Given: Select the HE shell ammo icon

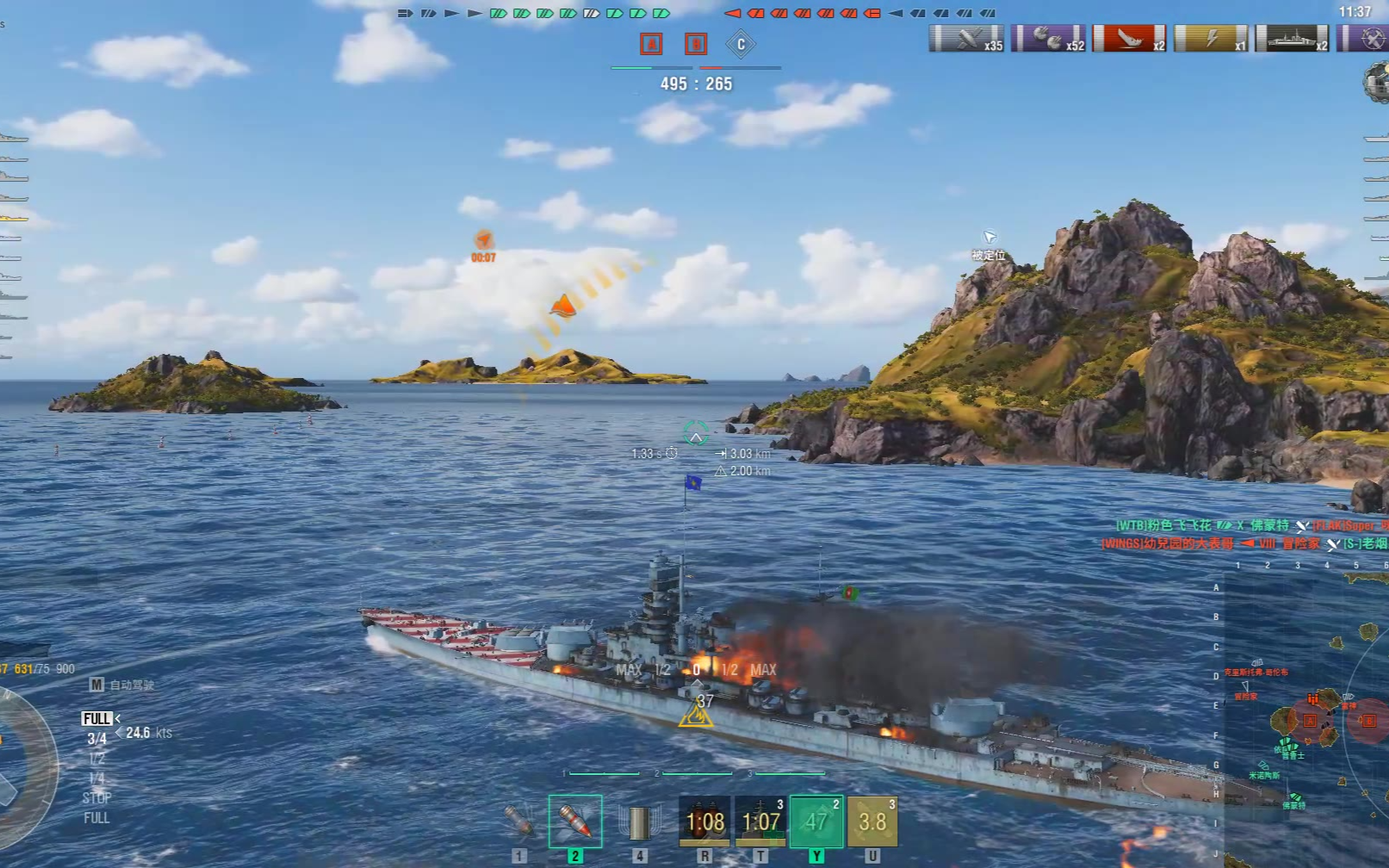Looking at the screenshot, I should 519,821.
